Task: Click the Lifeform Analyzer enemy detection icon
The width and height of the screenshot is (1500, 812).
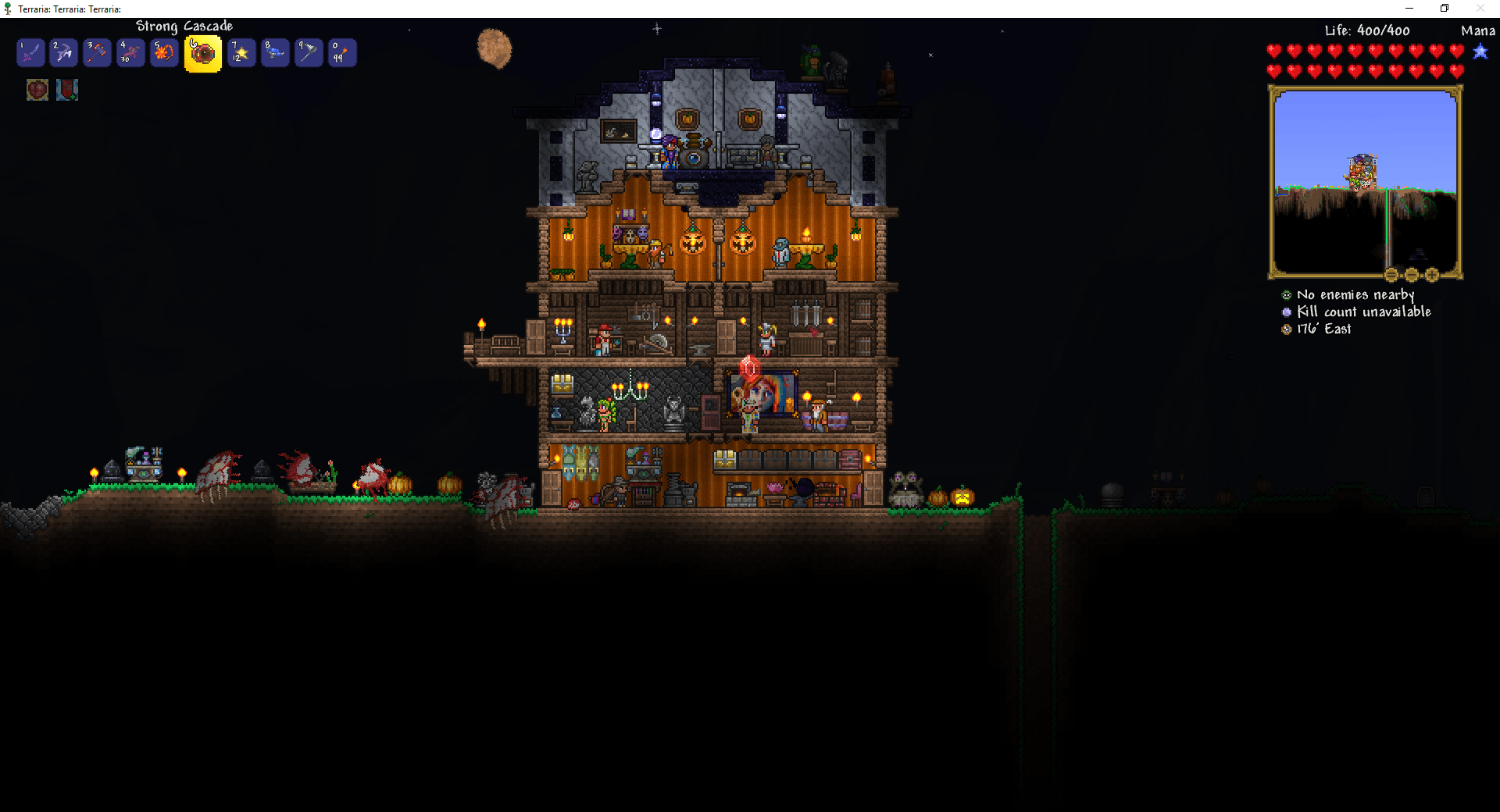Action: [x=1286, y=294]
